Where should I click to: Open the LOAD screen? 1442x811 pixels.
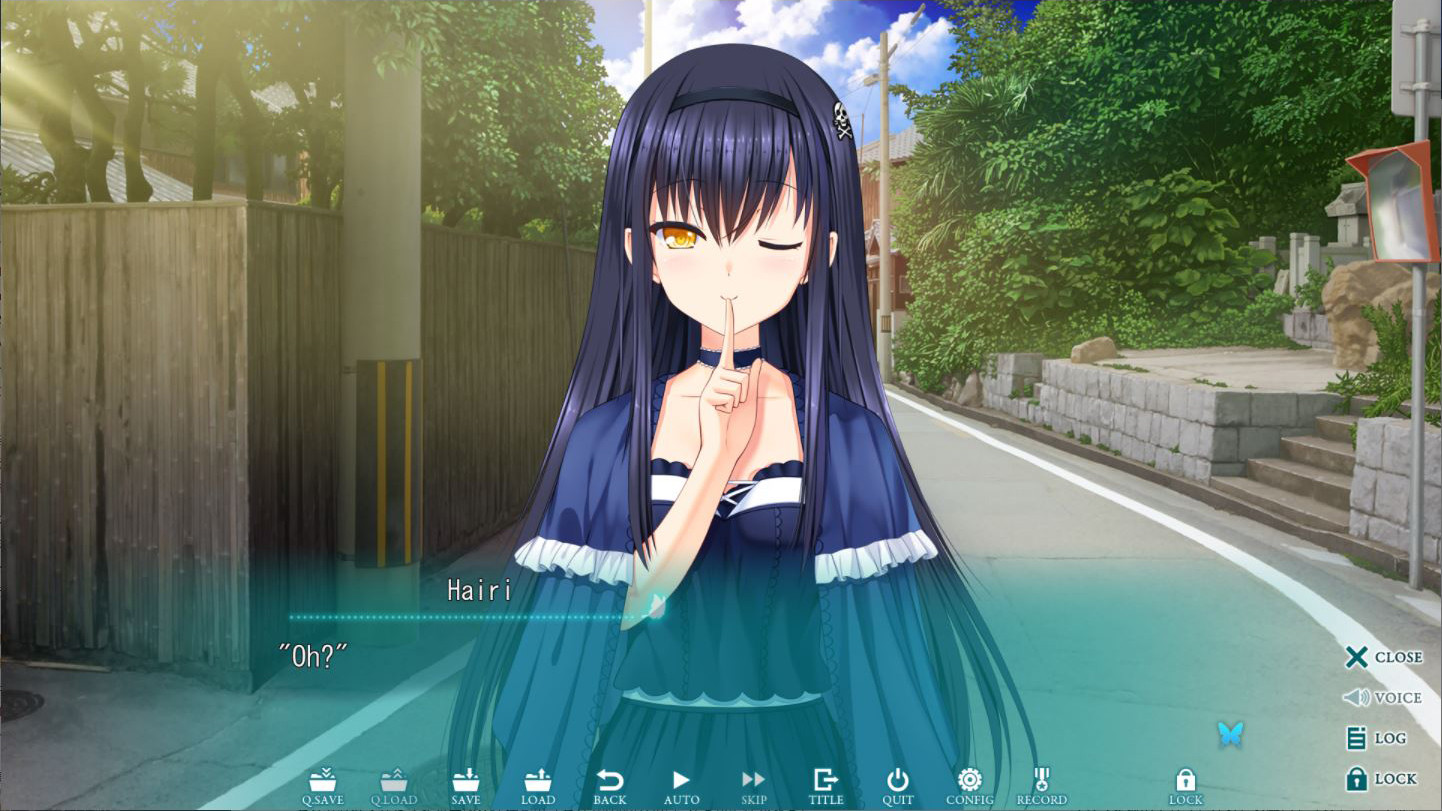538,785
